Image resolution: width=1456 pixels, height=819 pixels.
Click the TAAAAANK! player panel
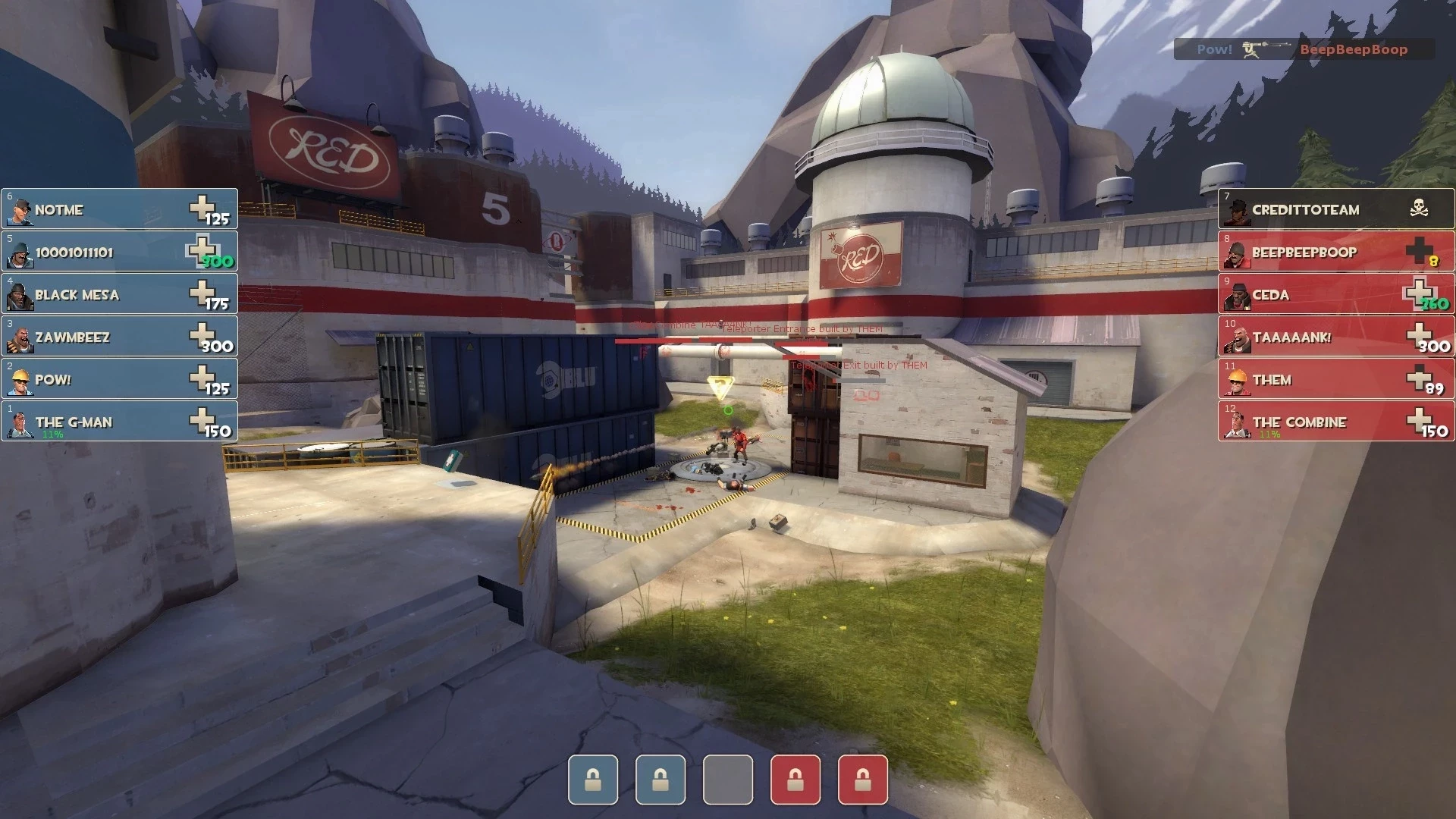coord(1336,337)
